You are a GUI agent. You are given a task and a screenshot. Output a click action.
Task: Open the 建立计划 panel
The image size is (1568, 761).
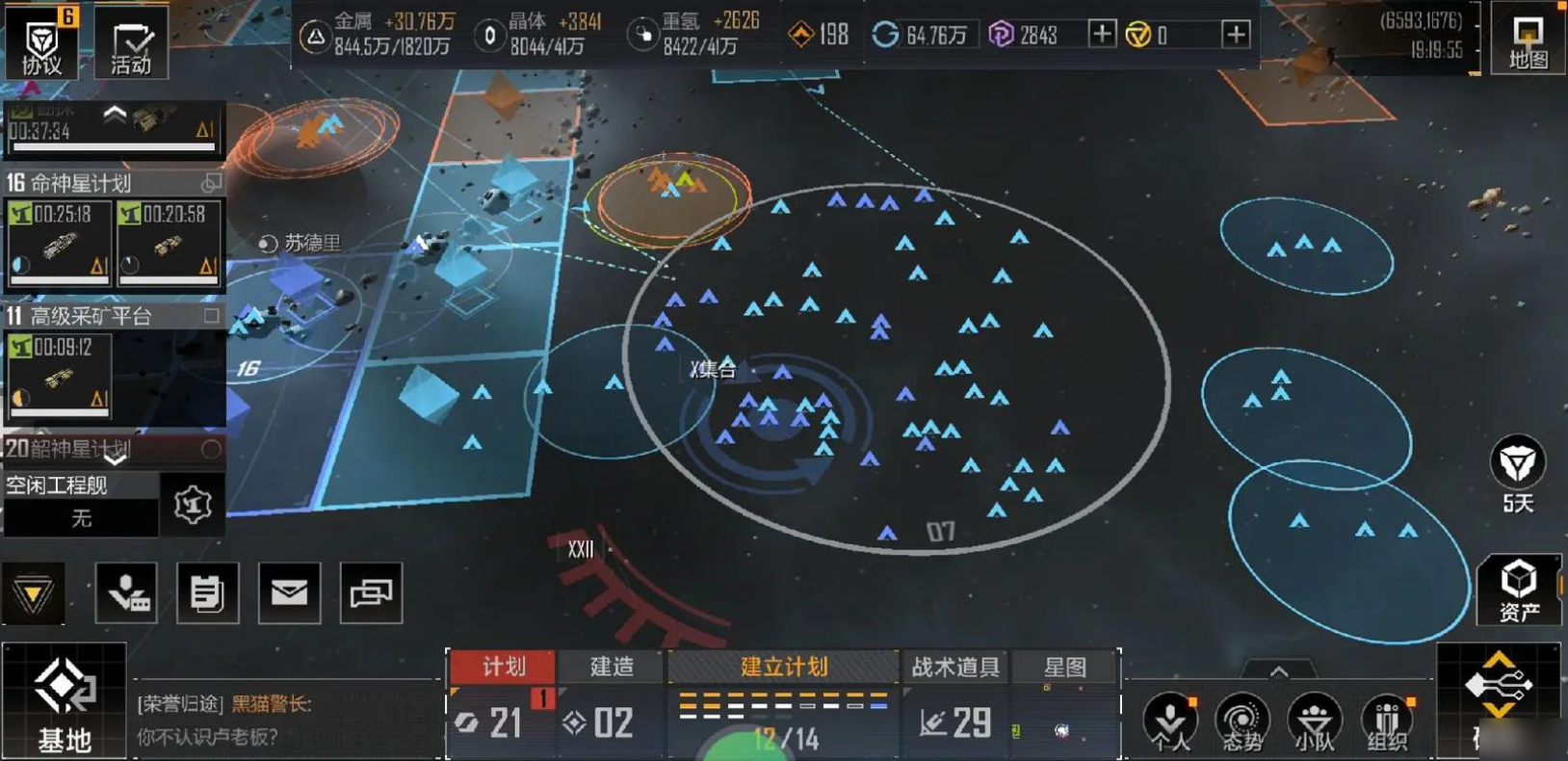[x=784, y=667]
